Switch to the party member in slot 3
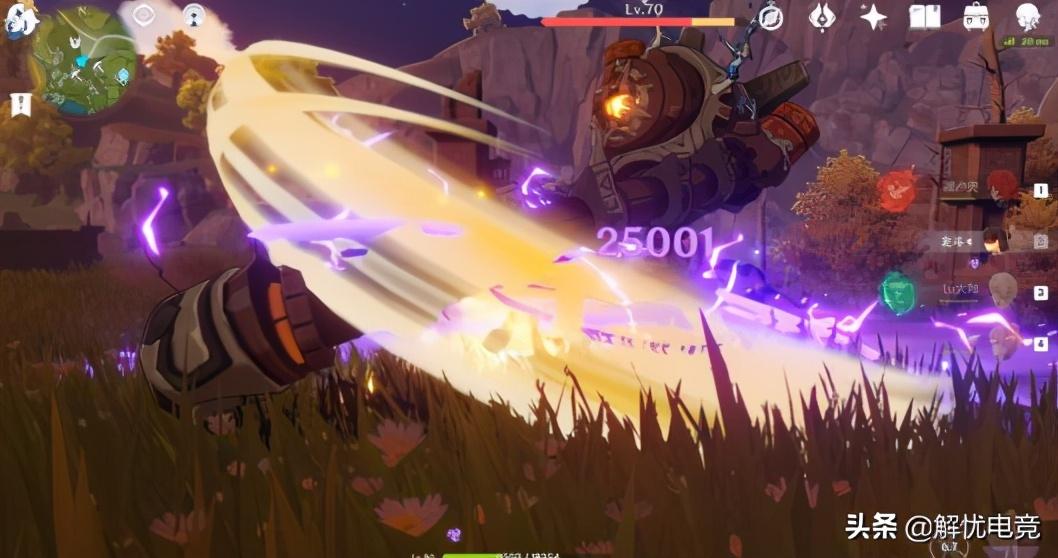The height and width of the screenshot is (558, 1058). 1002,290
